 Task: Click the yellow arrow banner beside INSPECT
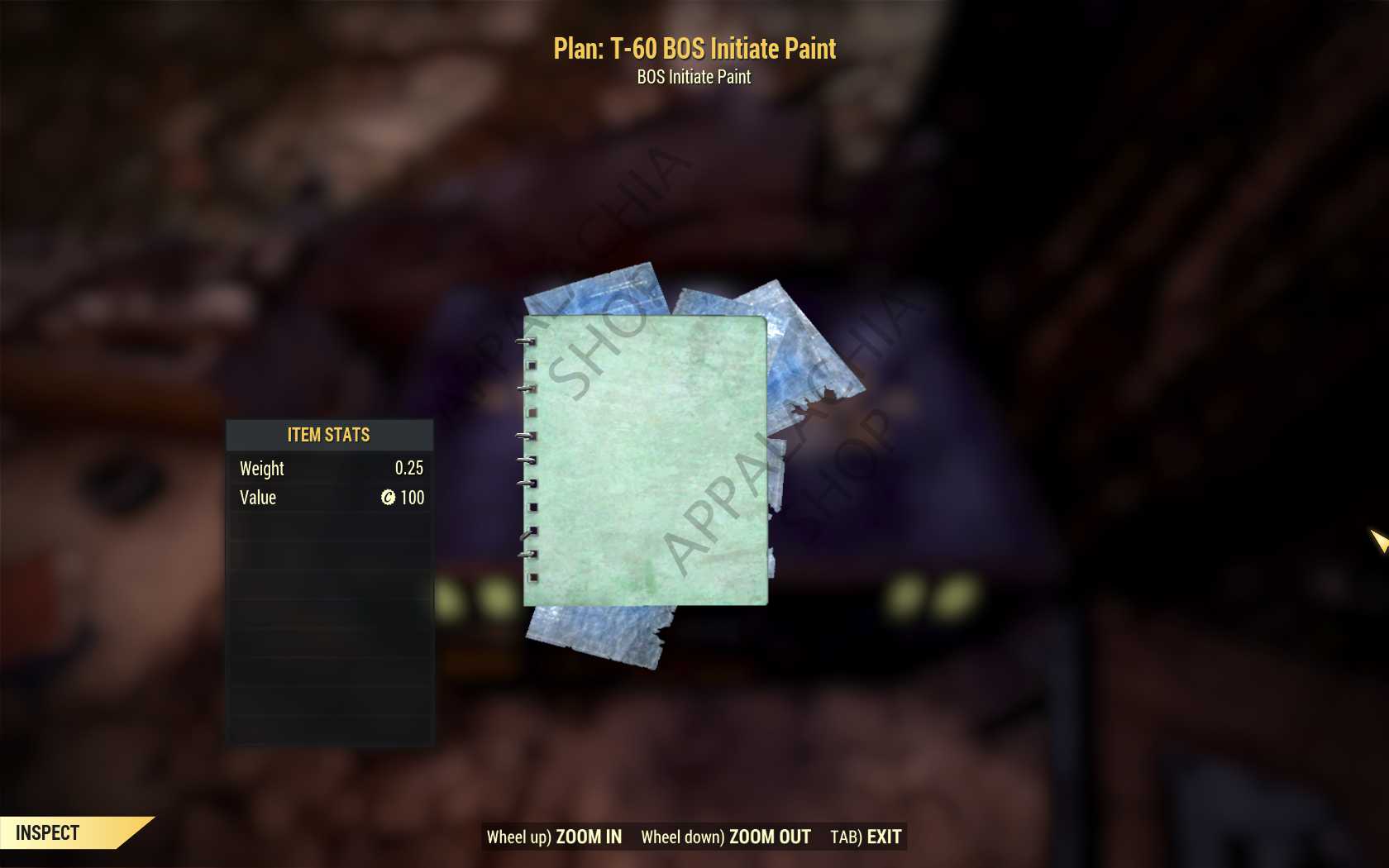point(132,832)
